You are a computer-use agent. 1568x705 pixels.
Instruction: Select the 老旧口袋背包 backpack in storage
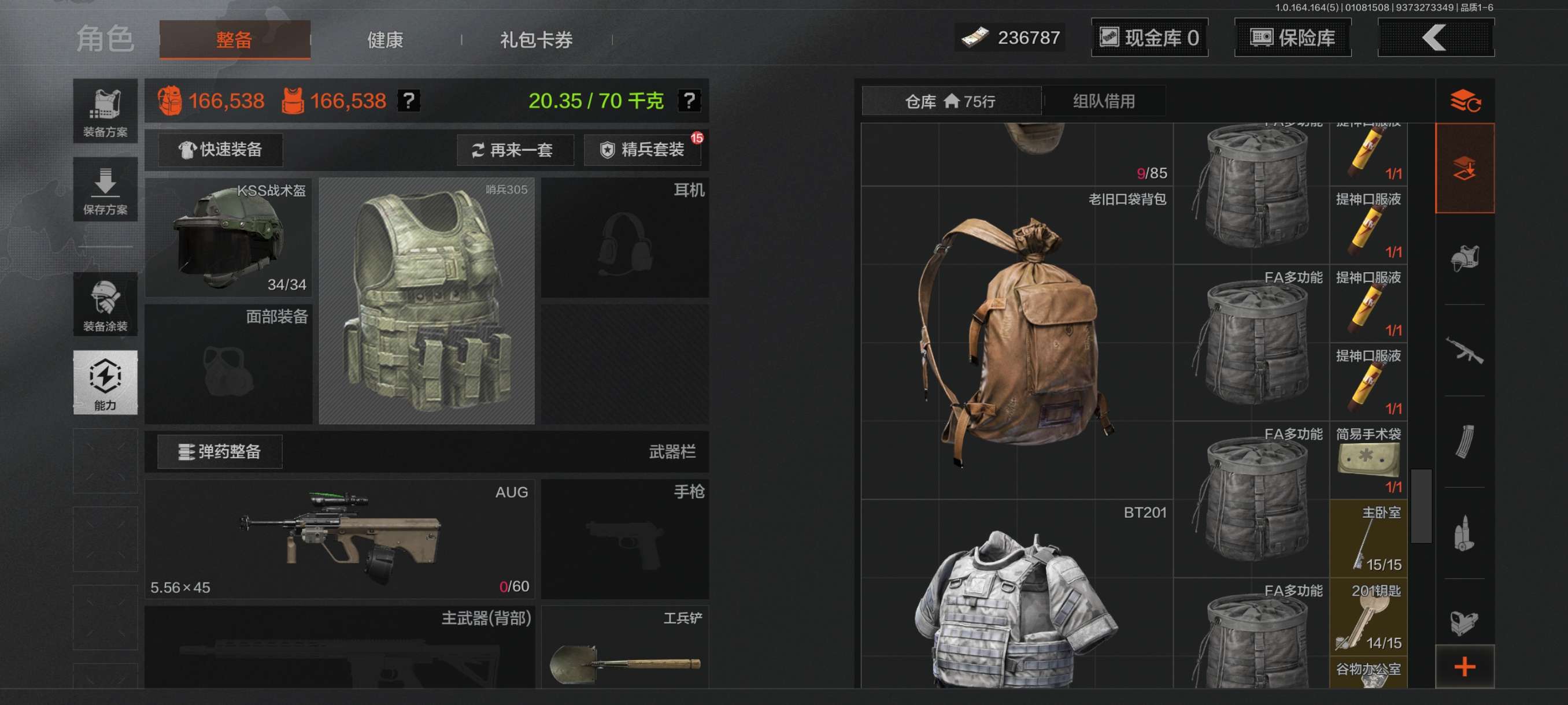[x=1016, y=340]
